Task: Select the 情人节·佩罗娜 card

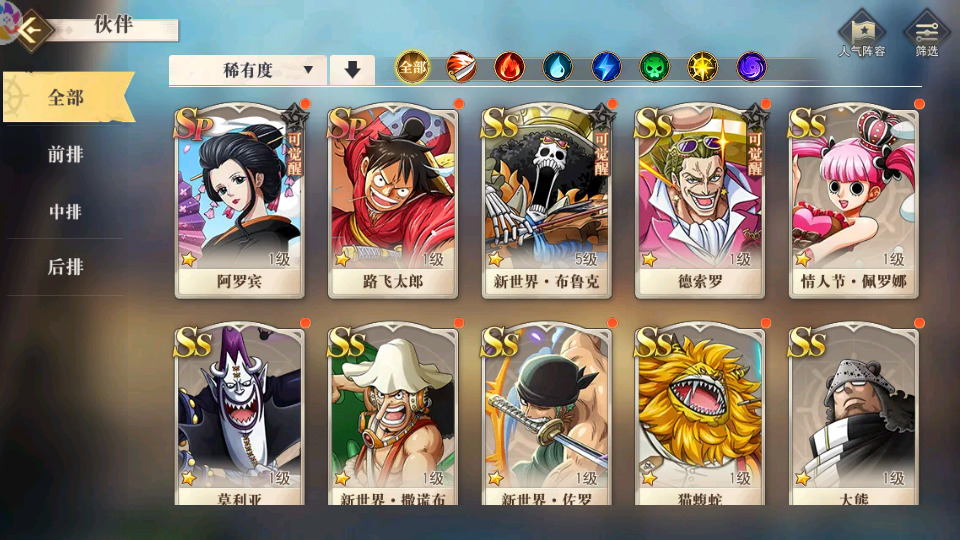Action: click(x=853, y=200)
